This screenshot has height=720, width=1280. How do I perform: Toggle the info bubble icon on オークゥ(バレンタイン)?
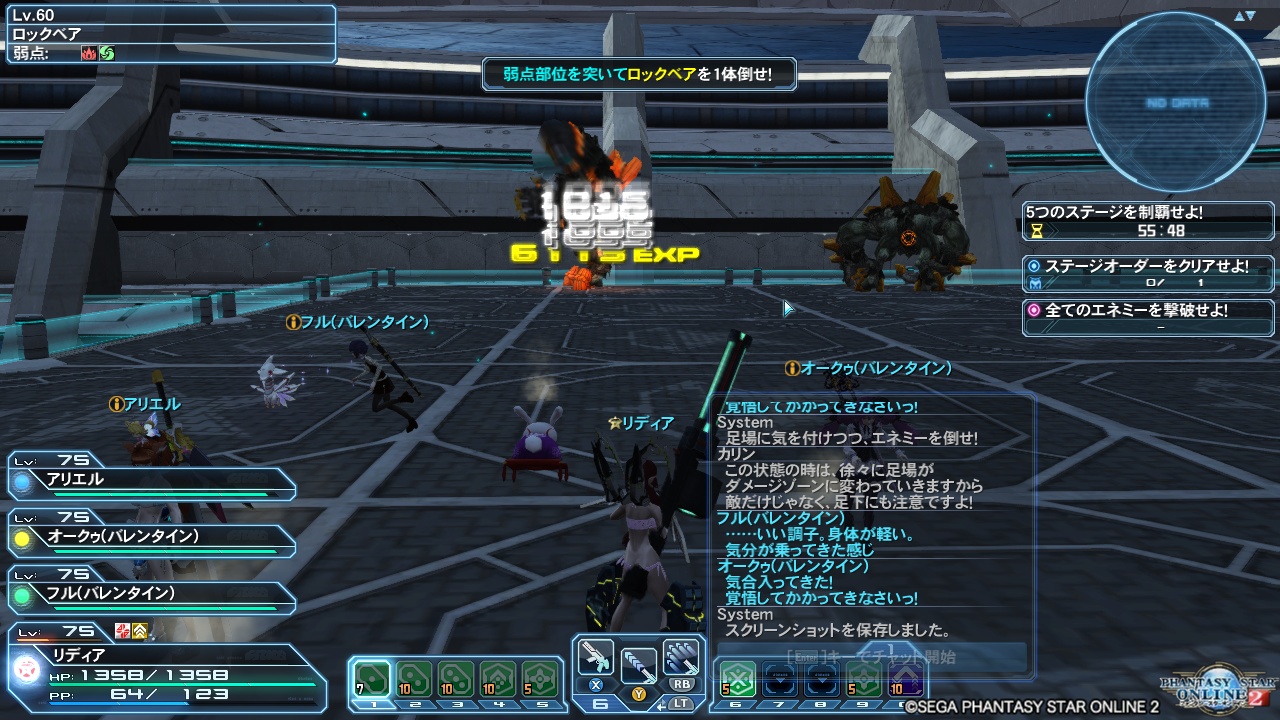tap(793, 368)
